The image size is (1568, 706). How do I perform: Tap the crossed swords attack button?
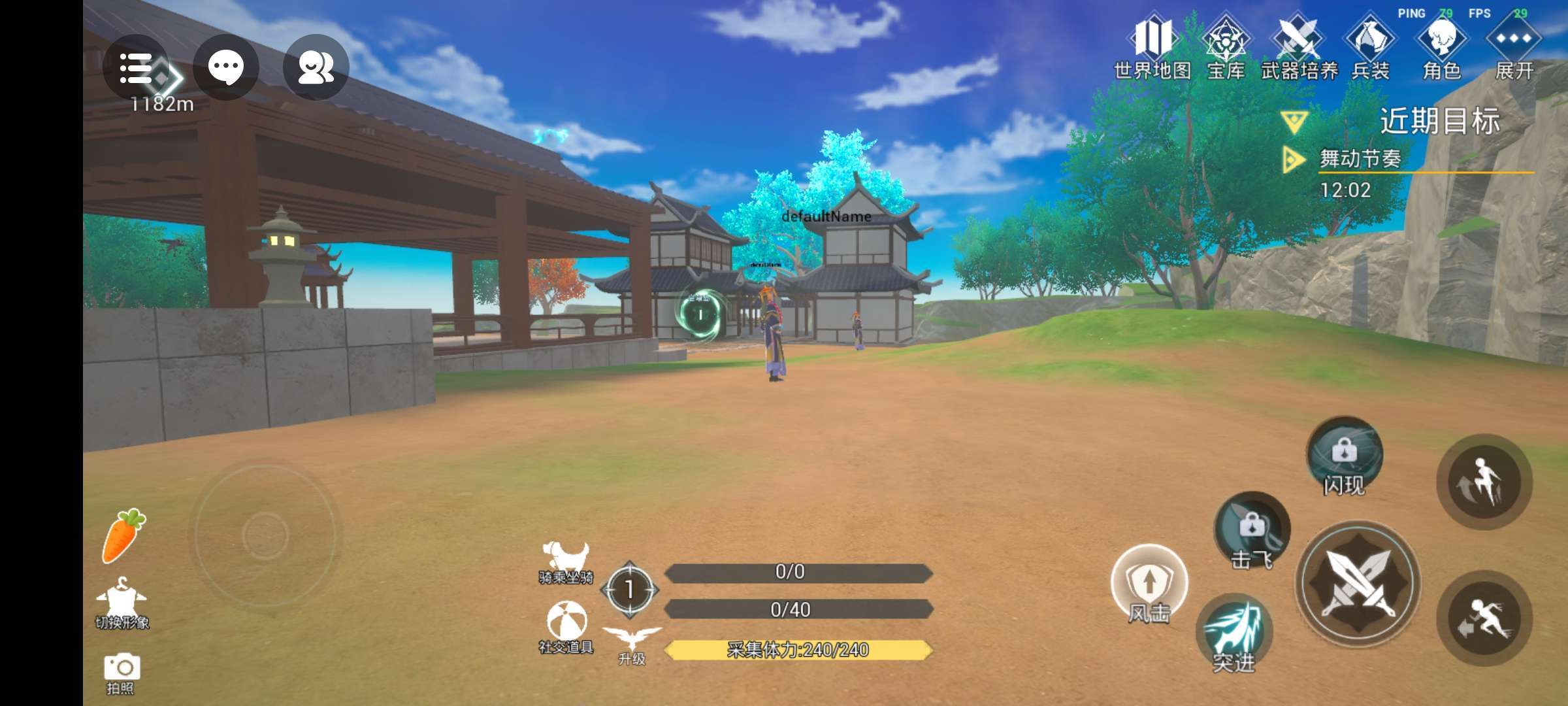[x=1358, y=583]
